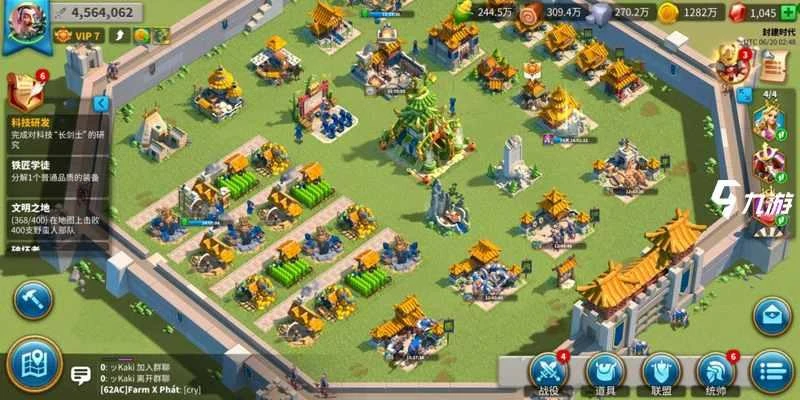Open the 联盟 alliance menu
Image resolution: width=800 pixels, height=400 pixels.
coord(662,373)
